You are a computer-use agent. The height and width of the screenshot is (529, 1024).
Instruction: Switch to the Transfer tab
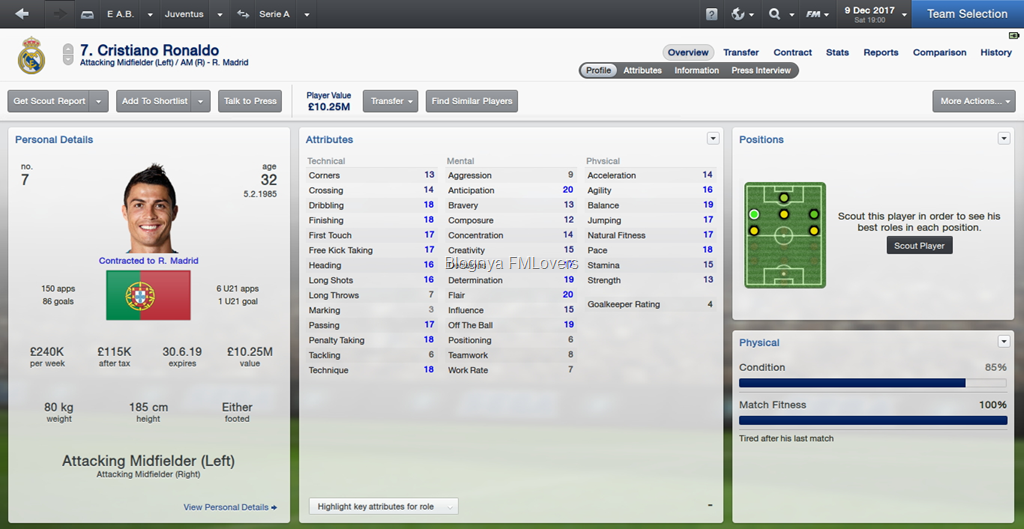tap(741, 52)
